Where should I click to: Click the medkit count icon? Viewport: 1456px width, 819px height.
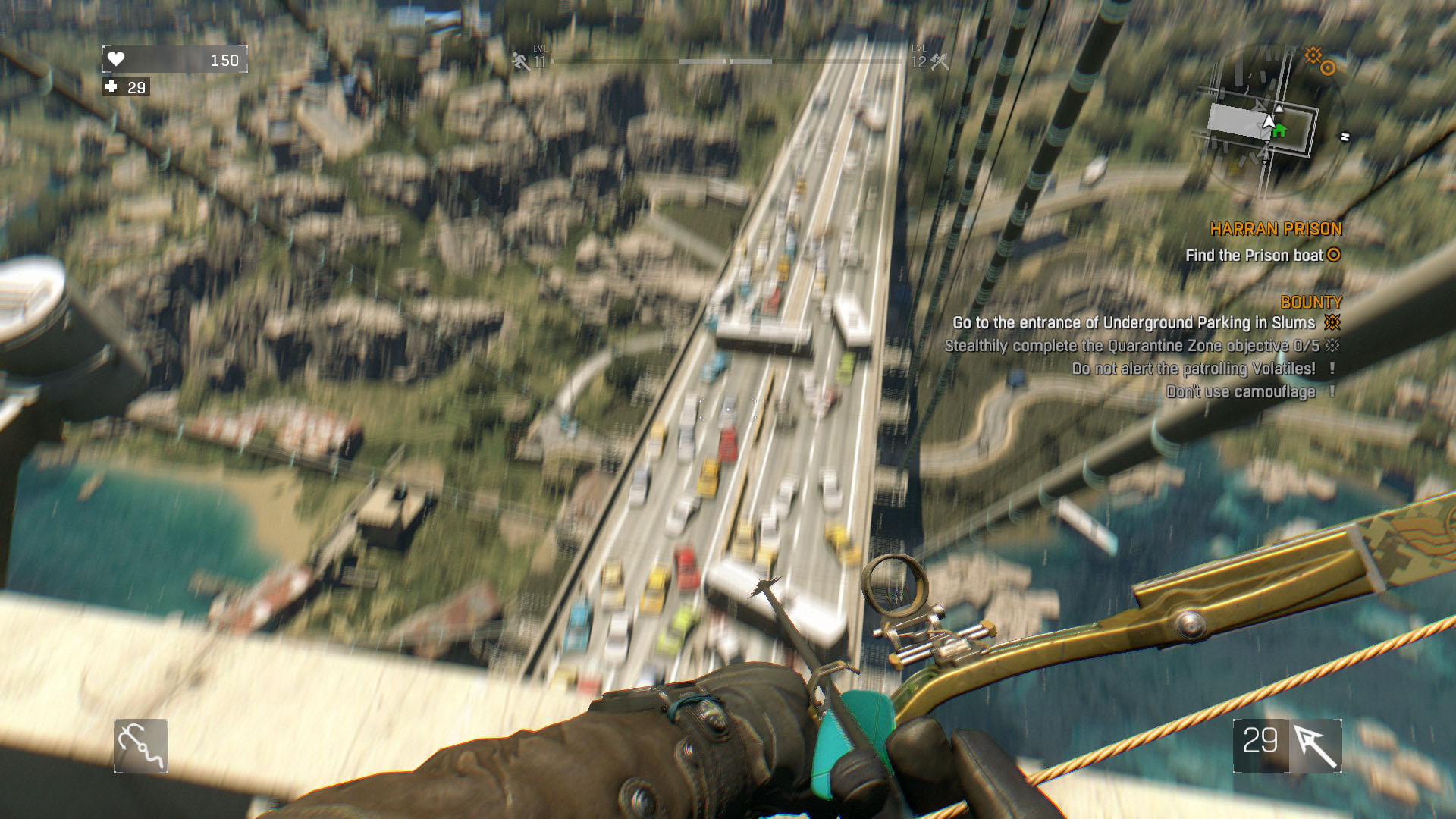pyautogui.click(x=111, y=87)
